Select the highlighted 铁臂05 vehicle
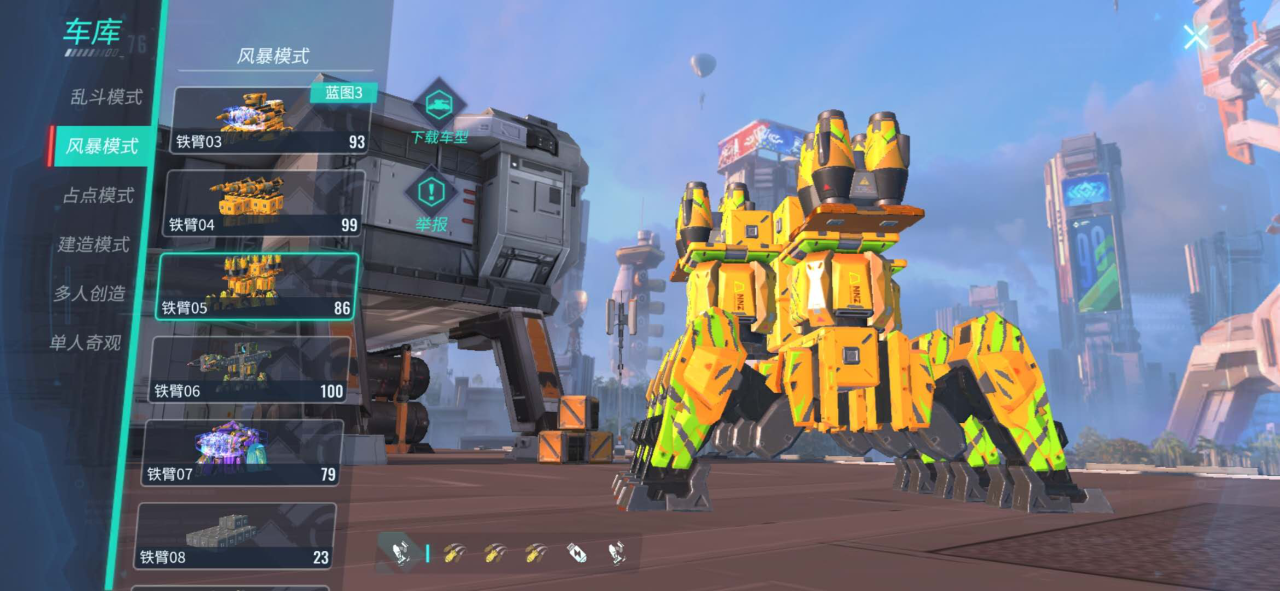 [x=257, y=286]
